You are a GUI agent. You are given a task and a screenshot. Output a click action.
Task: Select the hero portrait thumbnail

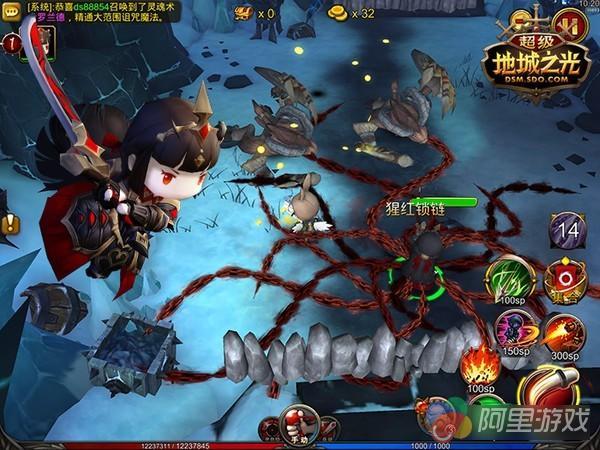44,41
